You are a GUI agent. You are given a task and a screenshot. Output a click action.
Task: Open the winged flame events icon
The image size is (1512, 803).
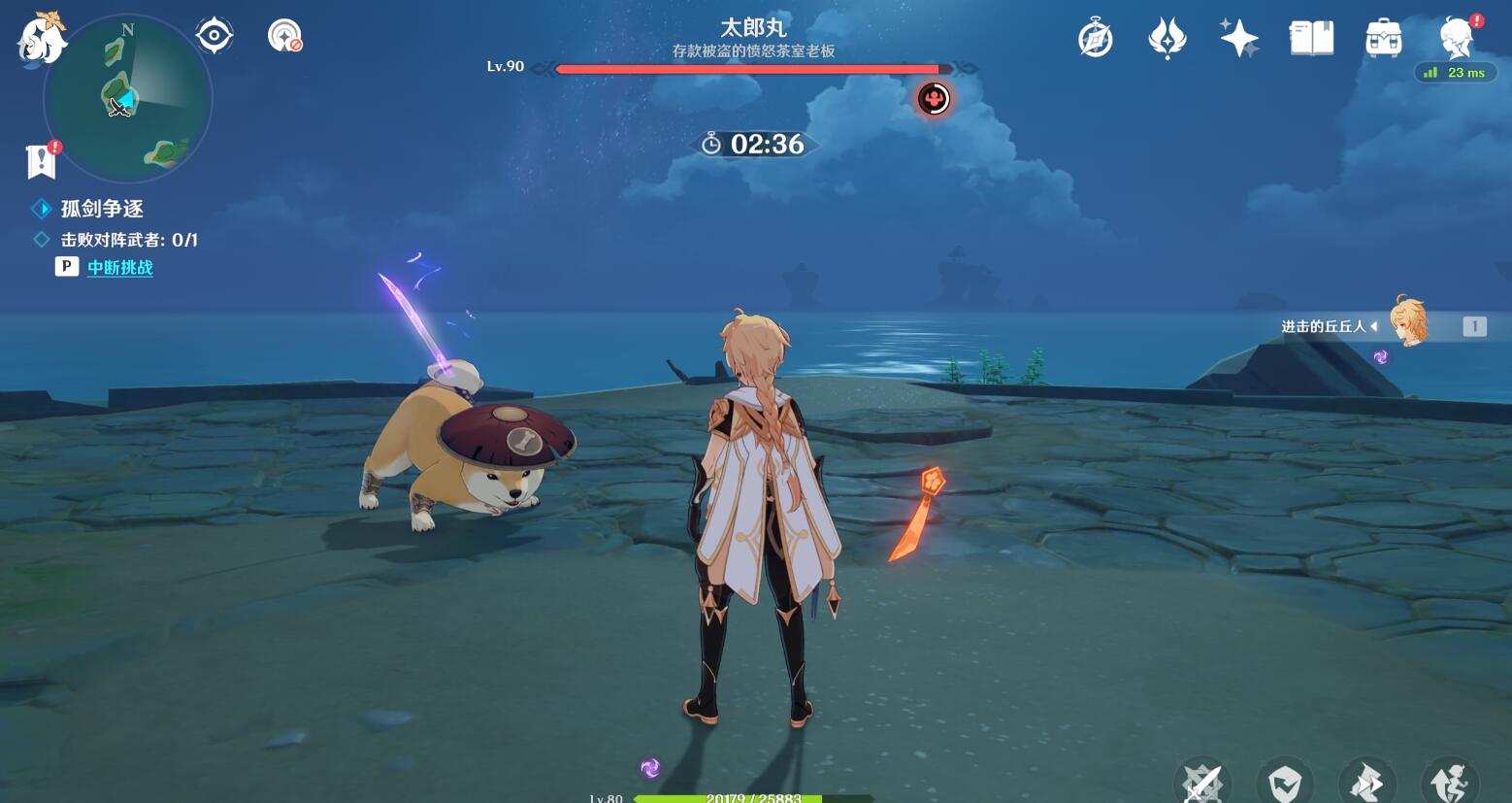pos(1167,39)
